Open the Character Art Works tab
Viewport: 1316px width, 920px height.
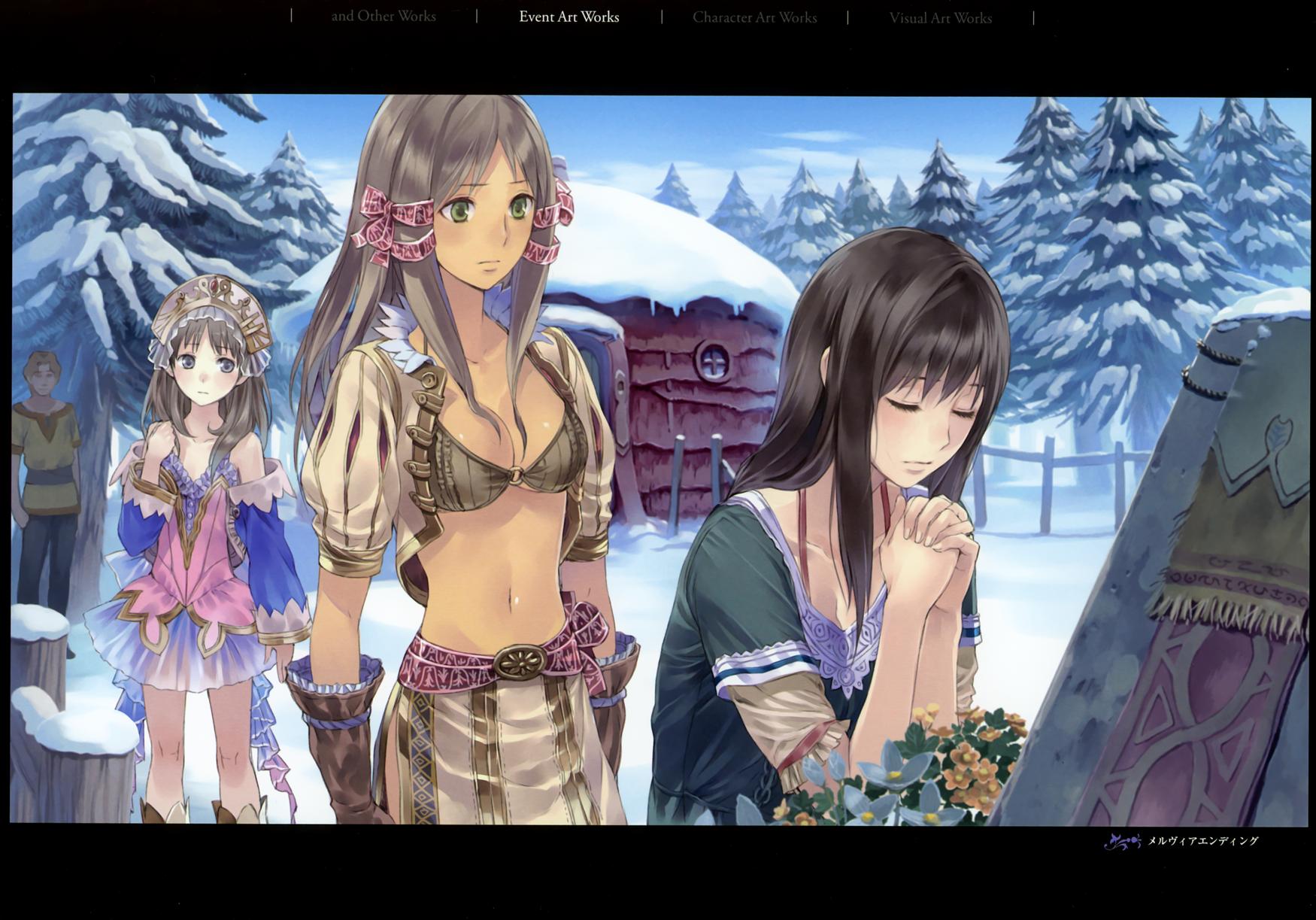pyautogui.click(x=754, y=17)
